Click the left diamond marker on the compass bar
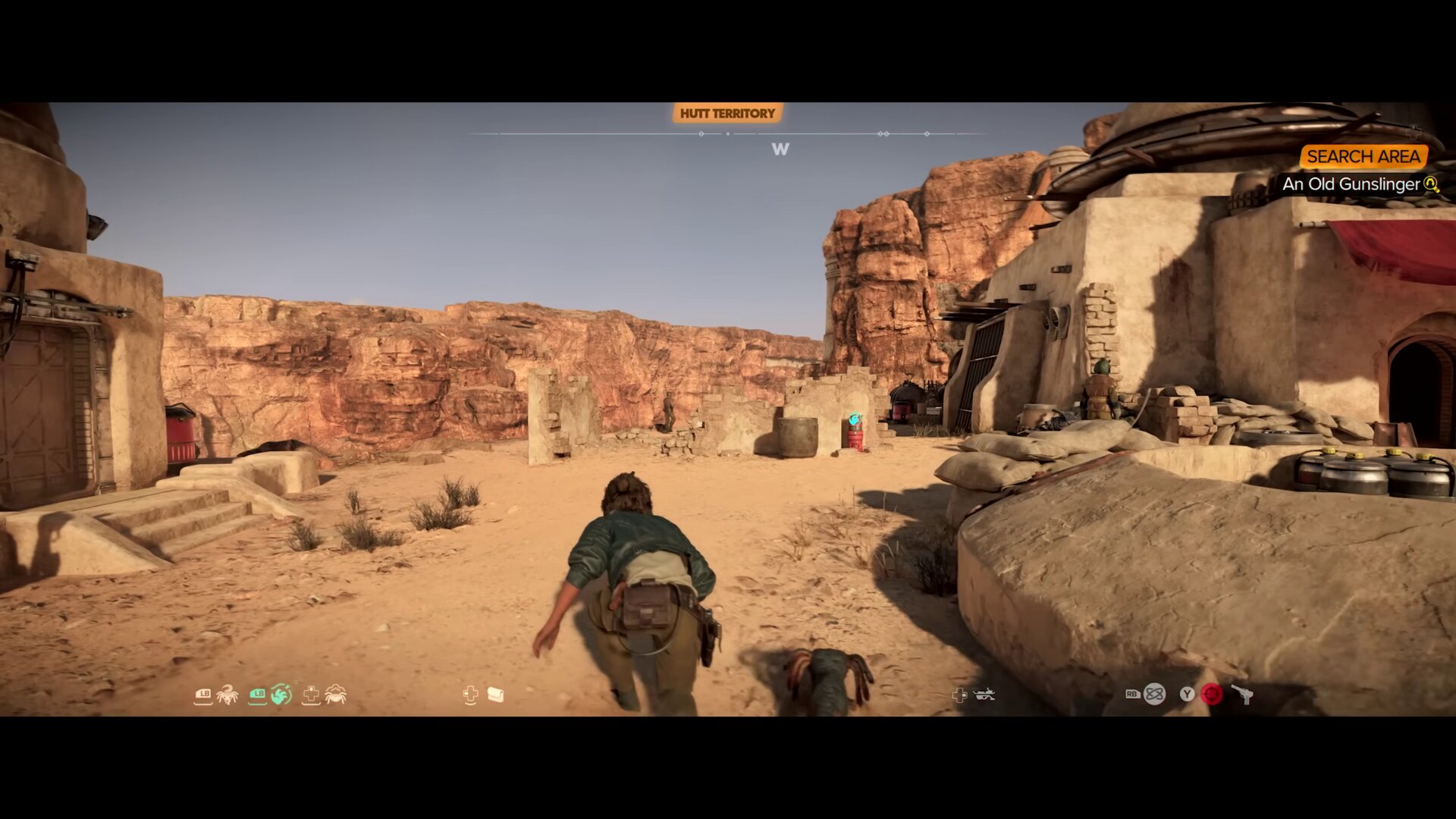This screenshot has height=819, width=1456. pos(700,133)
